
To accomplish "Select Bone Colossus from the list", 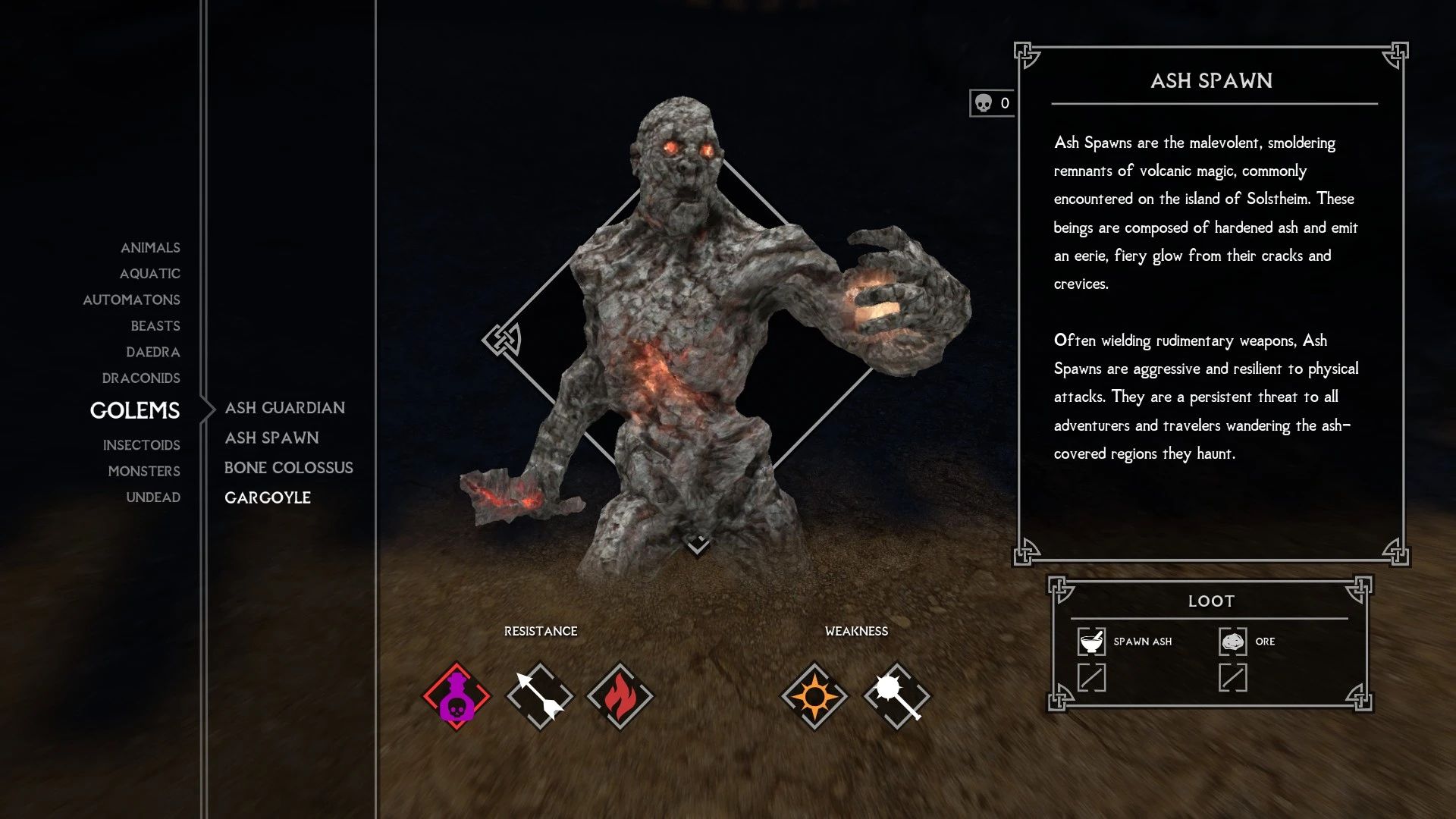I will [288, 468].
